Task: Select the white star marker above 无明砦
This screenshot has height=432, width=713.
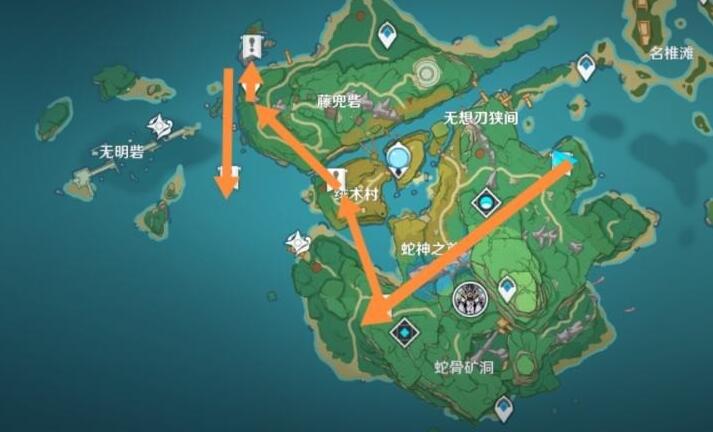Action: pos(161,125)
